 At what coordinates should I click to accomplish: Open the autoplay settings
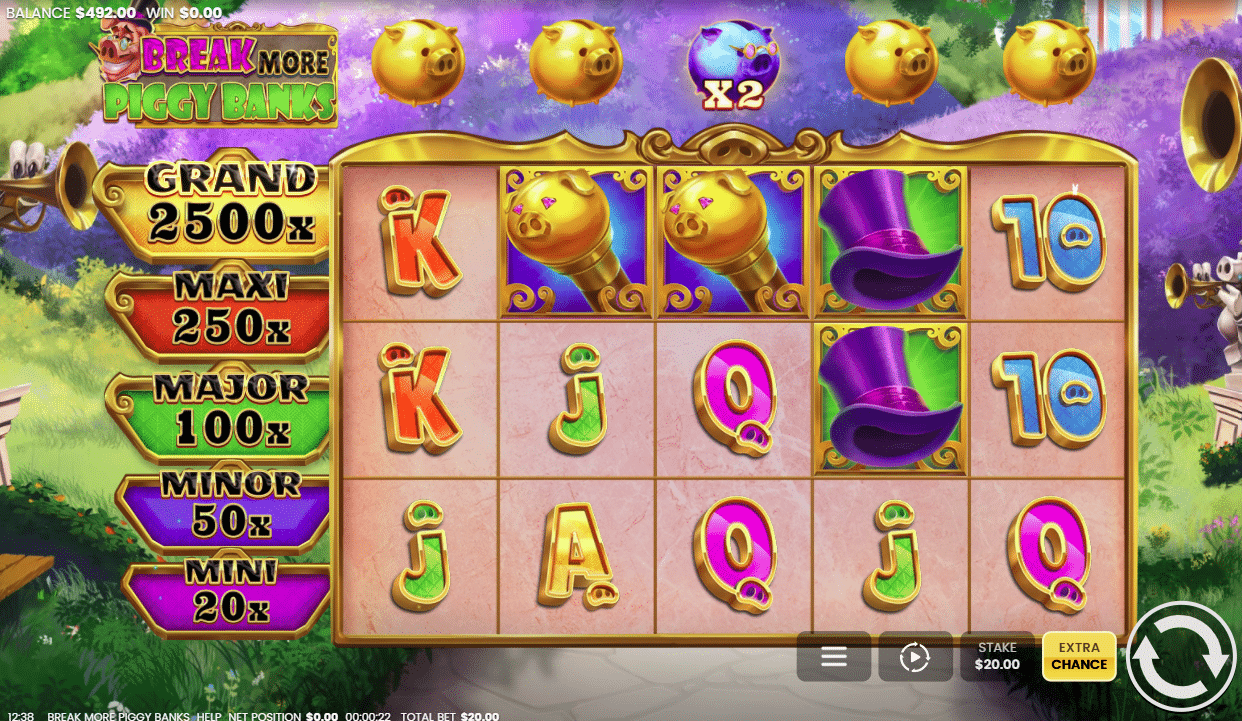(x=915, y=657)
